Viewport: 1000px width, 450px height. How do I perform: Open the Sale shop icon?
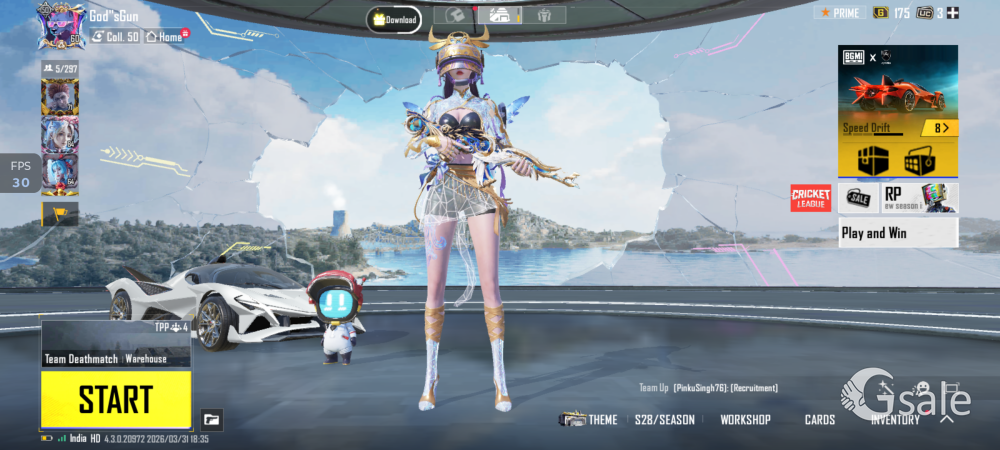point(858,198)
